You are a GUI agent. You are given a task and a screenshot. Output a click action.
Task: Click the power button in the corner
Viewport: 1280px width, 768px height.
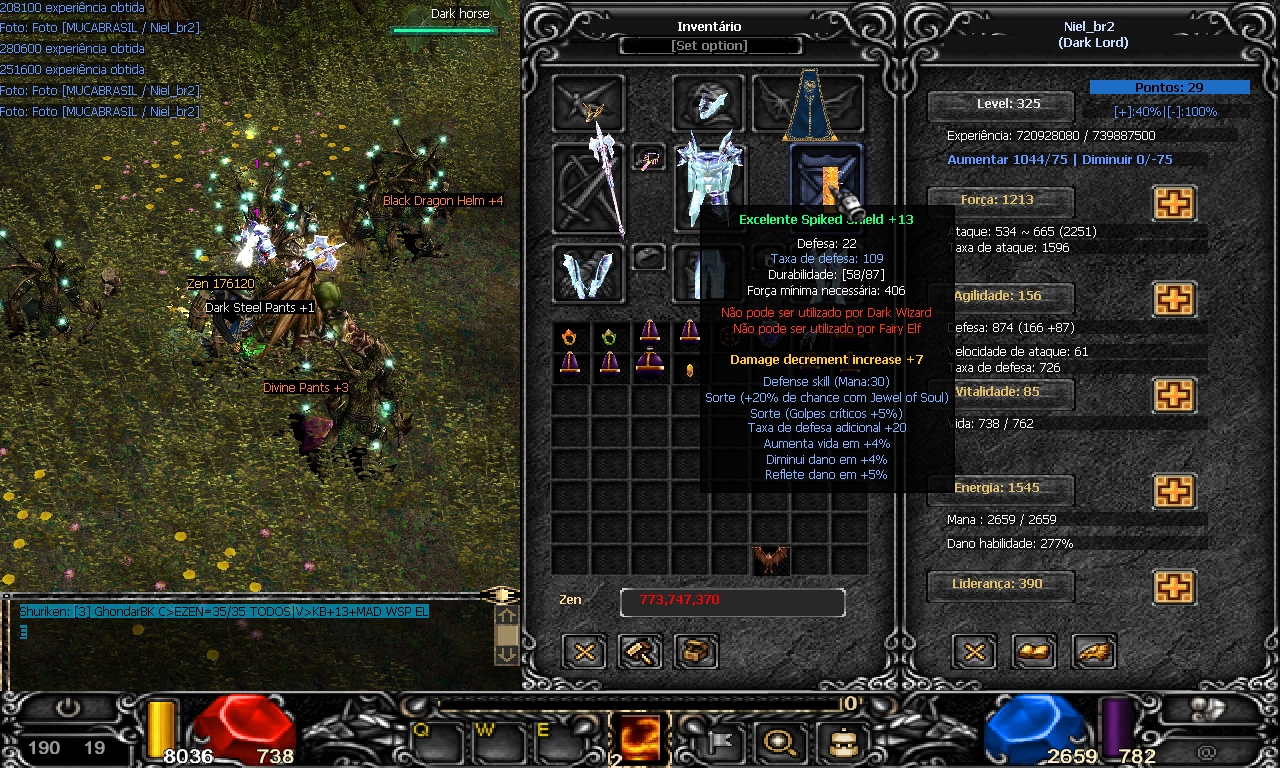(x=68, y=709)
